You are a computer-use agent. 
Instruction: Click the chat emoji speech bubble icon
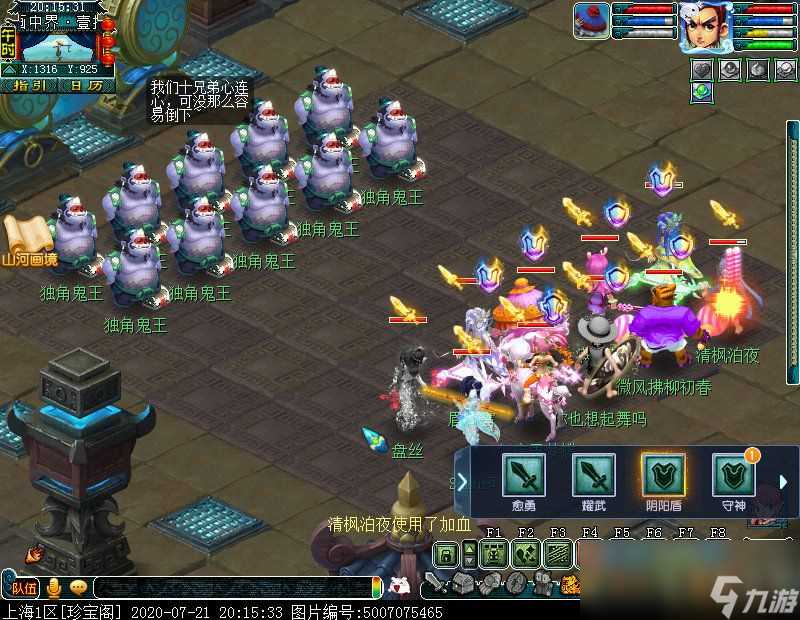(x=77, y=587)
